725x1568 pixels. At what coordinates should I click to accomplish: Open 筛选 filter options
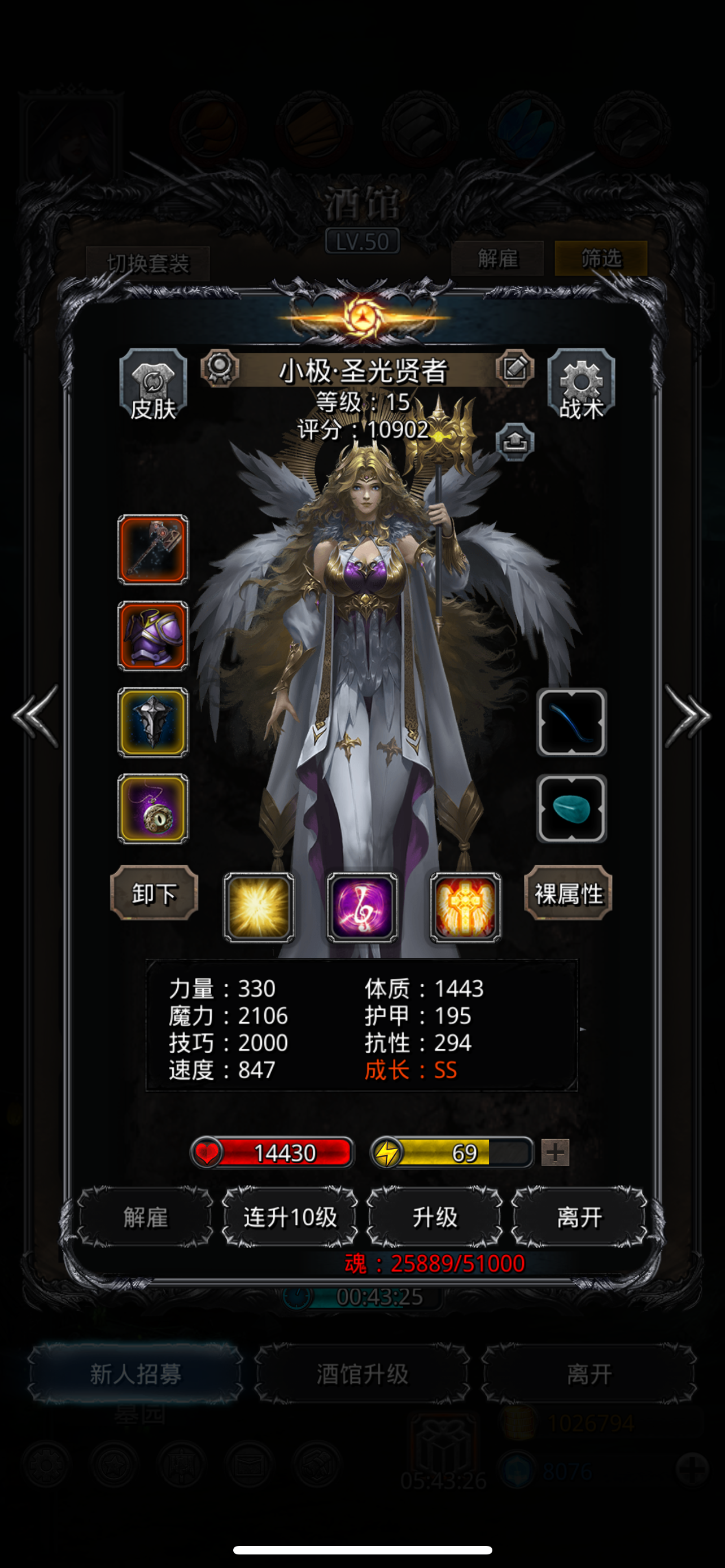[601, 259]
